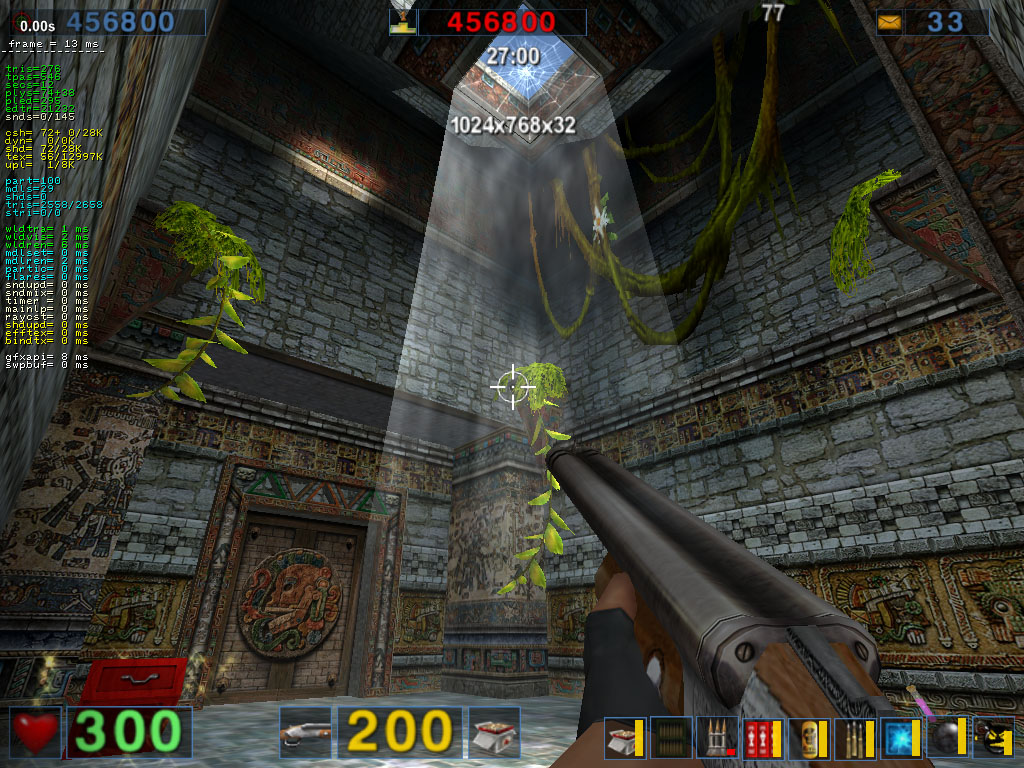This screenshot has width=1024, height=768.
Task: Click the double-barrel shotgun weapon icon
Action: [x=305, y=732]
